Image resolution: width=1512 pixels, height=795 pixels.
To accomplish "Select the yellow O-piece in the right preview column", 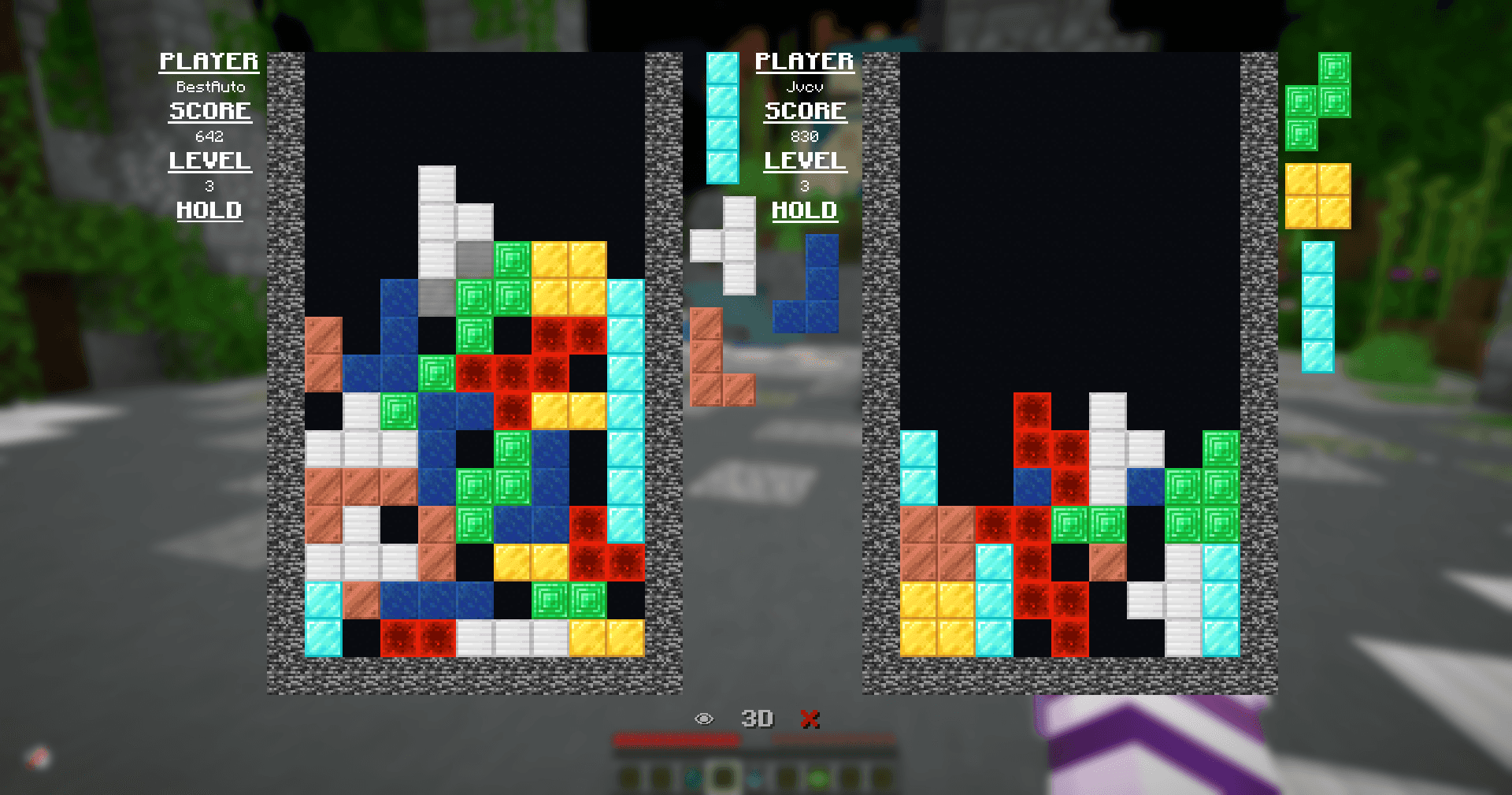I will 1319,195.
